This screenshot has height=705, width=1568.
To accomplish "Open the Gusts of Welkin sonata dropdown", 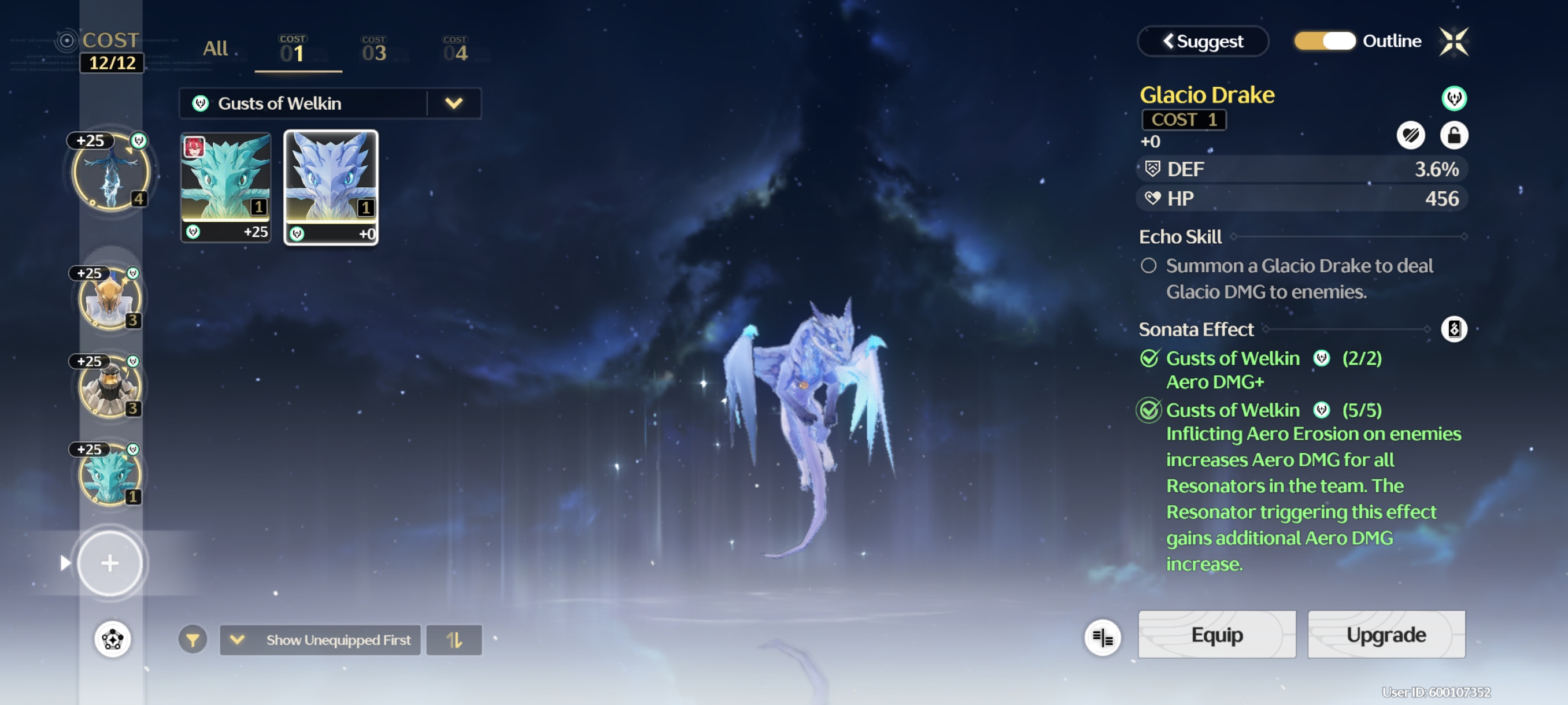I will pos(453,103).
